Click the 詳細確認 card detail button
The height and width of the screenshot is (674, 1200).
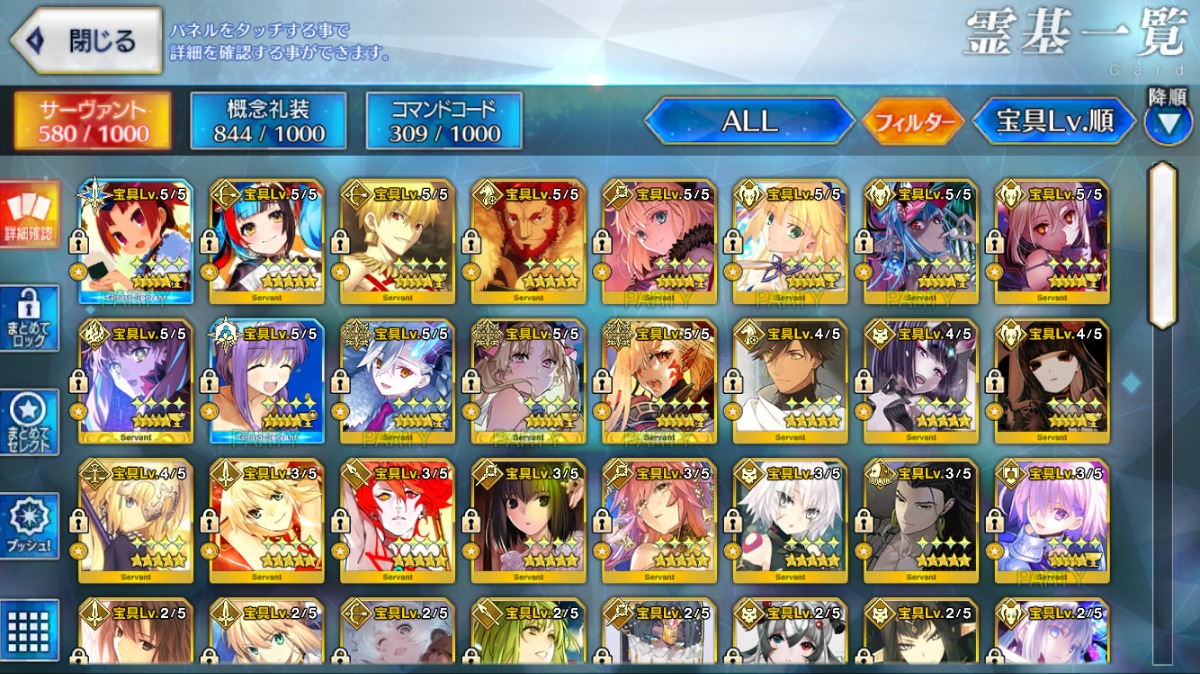tap(29, 214)
